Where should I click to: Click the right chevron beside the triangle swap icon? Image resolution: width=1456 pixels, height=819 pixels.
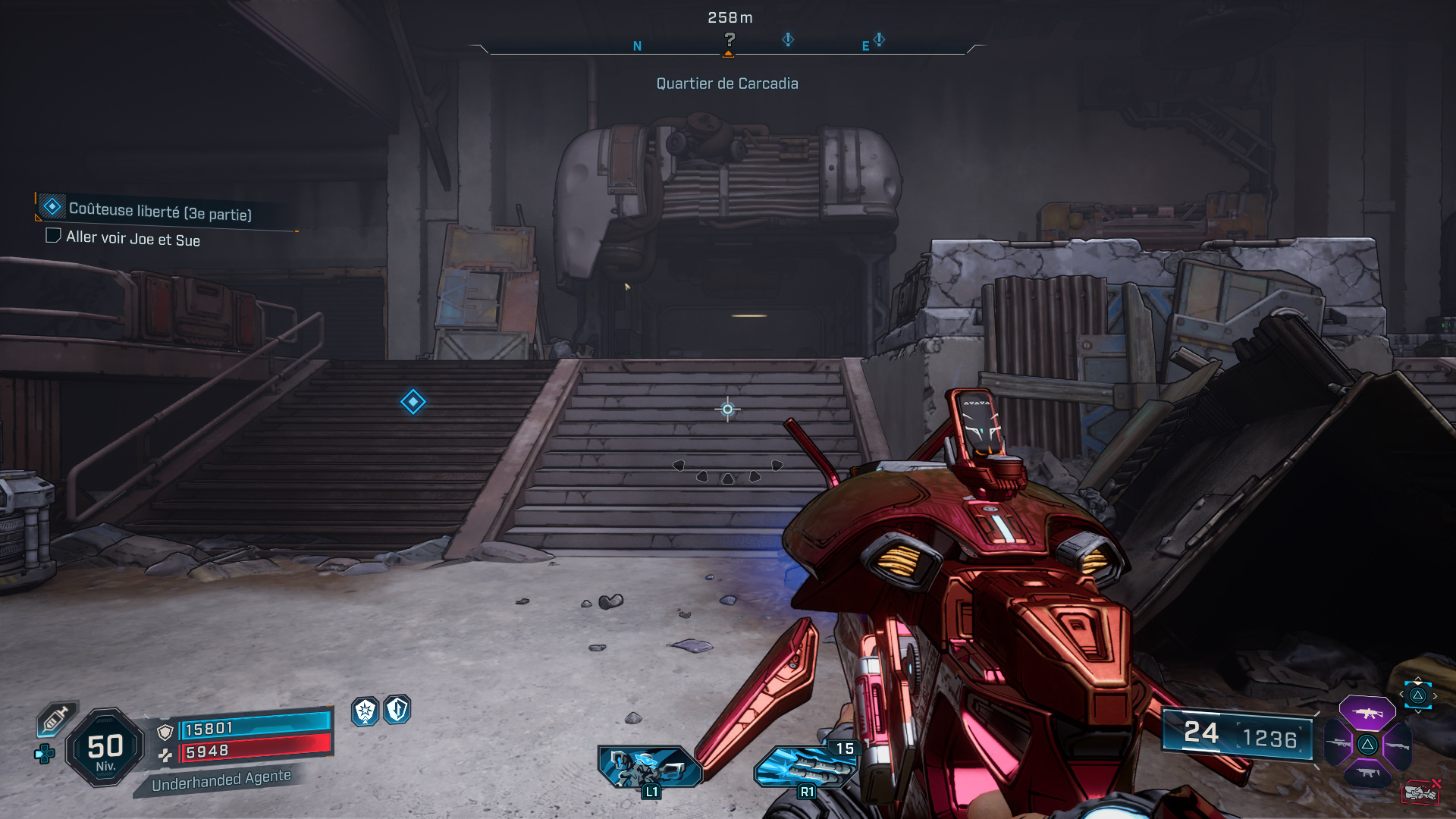pos(1435,695)
